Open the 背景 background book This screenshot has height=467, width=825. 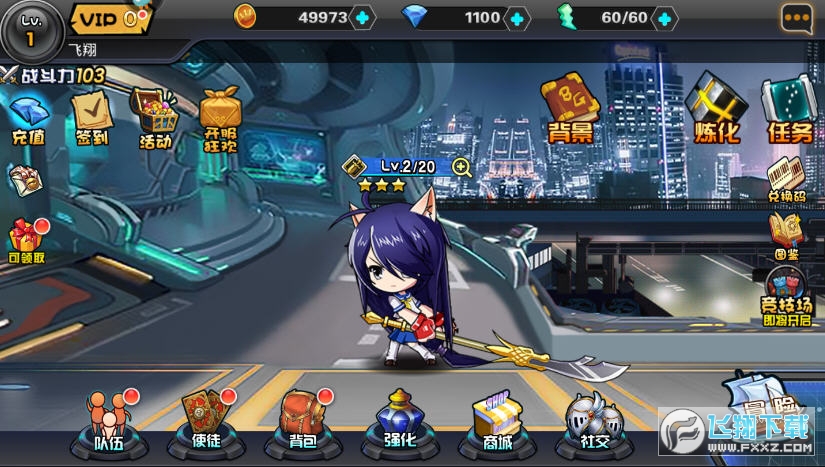[x=571, y=106]
